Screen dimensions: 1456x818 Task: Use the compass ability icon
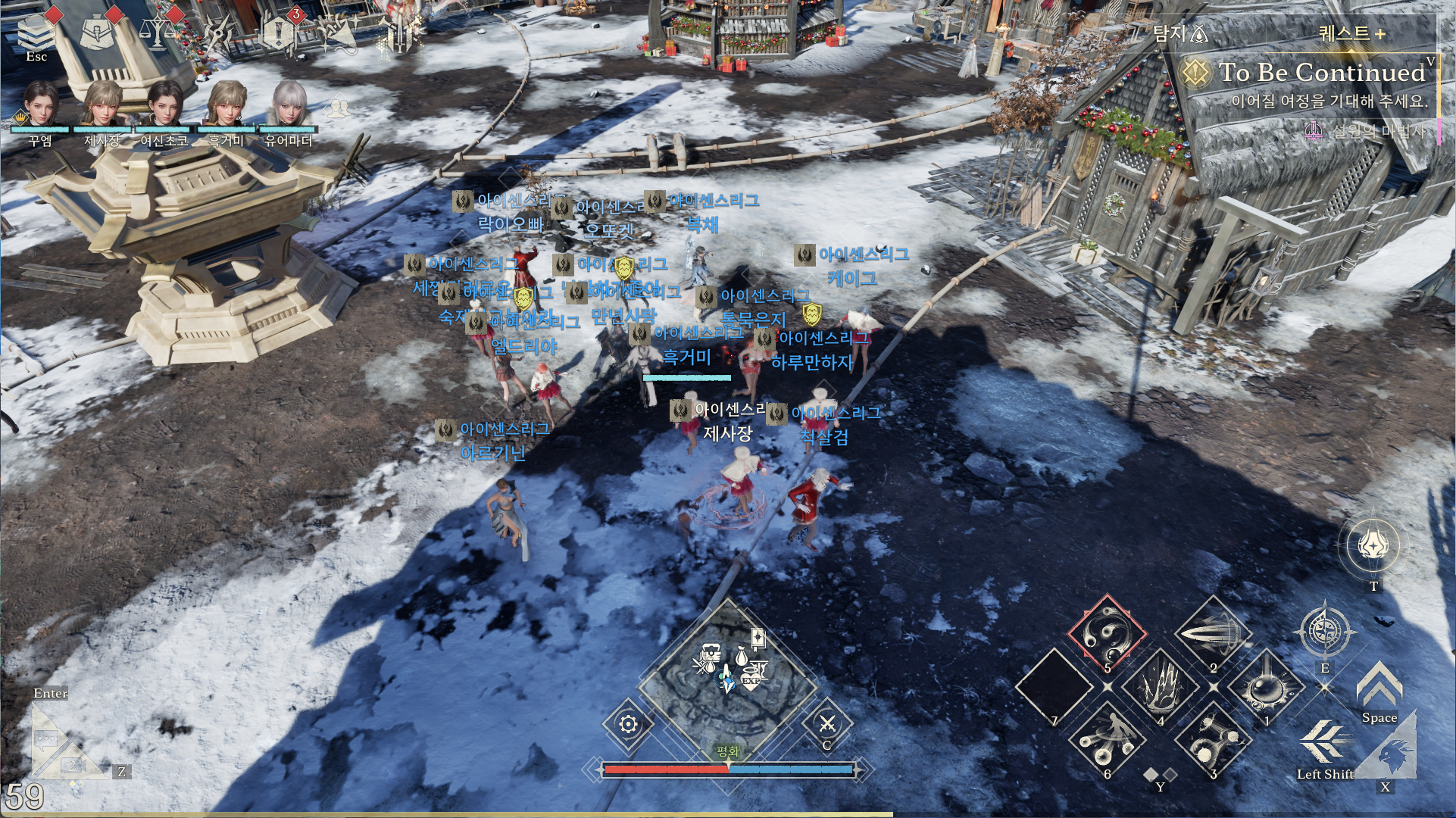click(x=1324, y=632)
